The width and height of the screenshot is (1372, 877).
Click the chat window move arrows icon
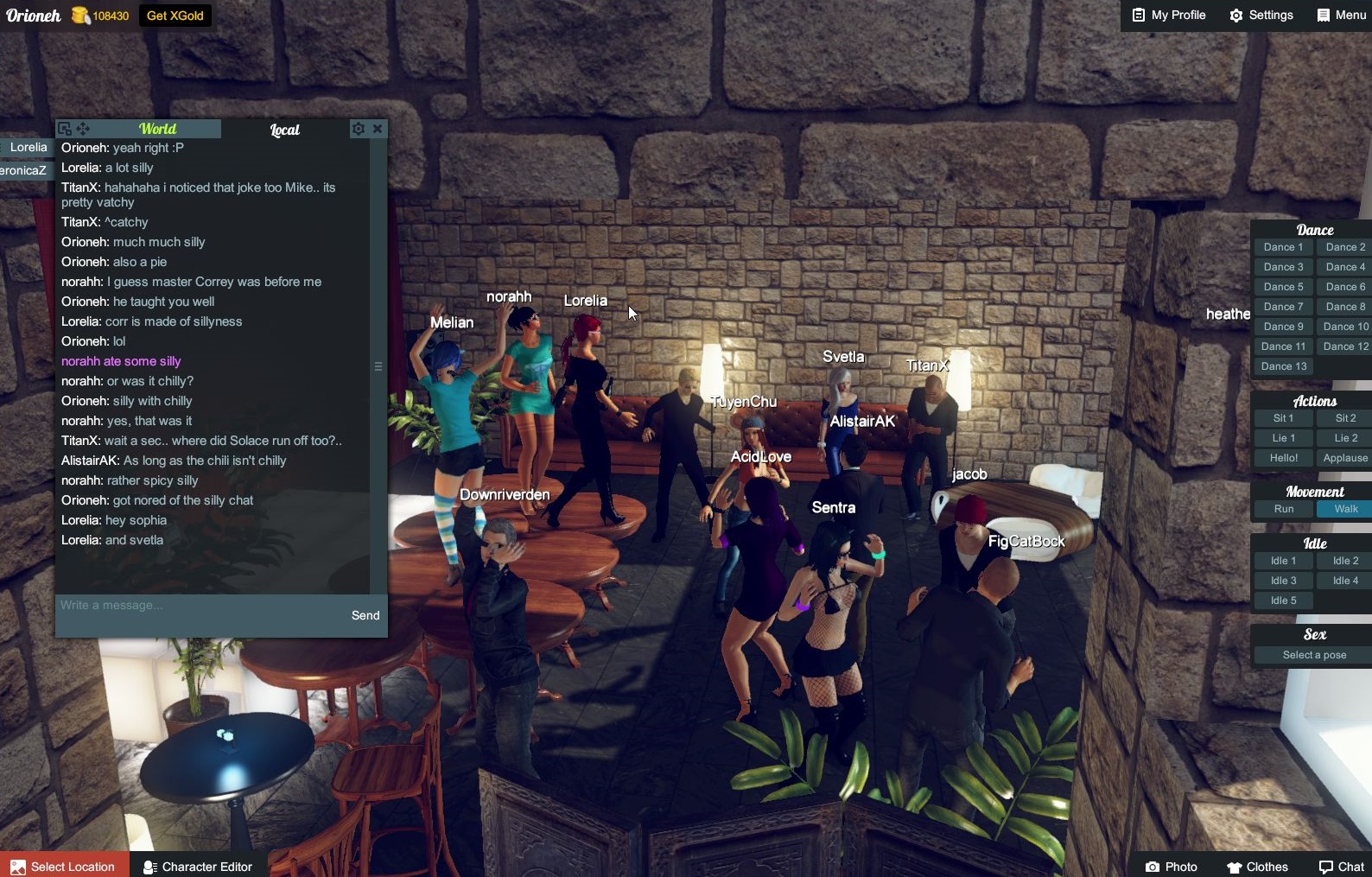(x=83, y=128)
